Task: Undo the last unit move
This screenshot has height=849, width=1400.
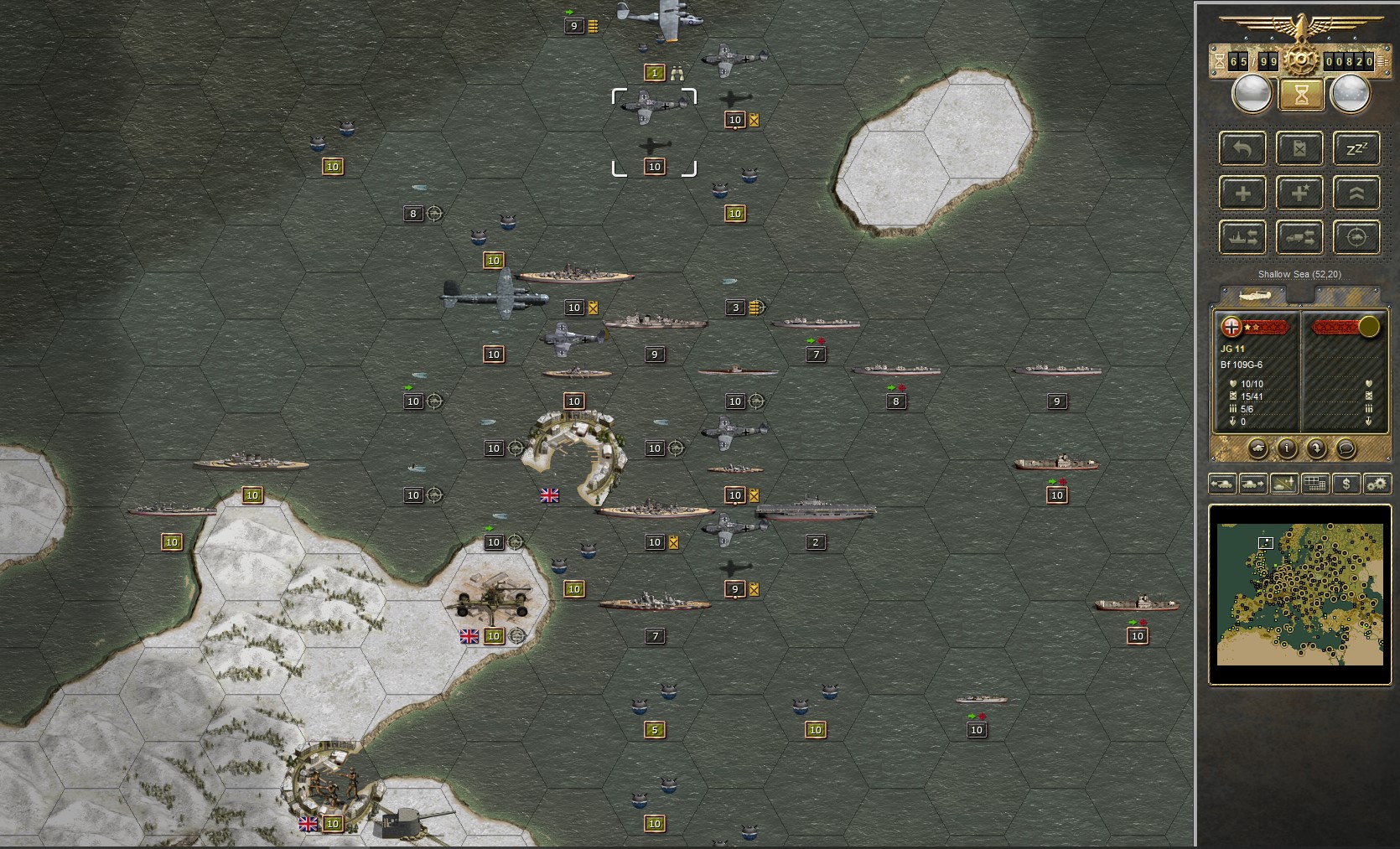Action: click(x=1243, y=148)
